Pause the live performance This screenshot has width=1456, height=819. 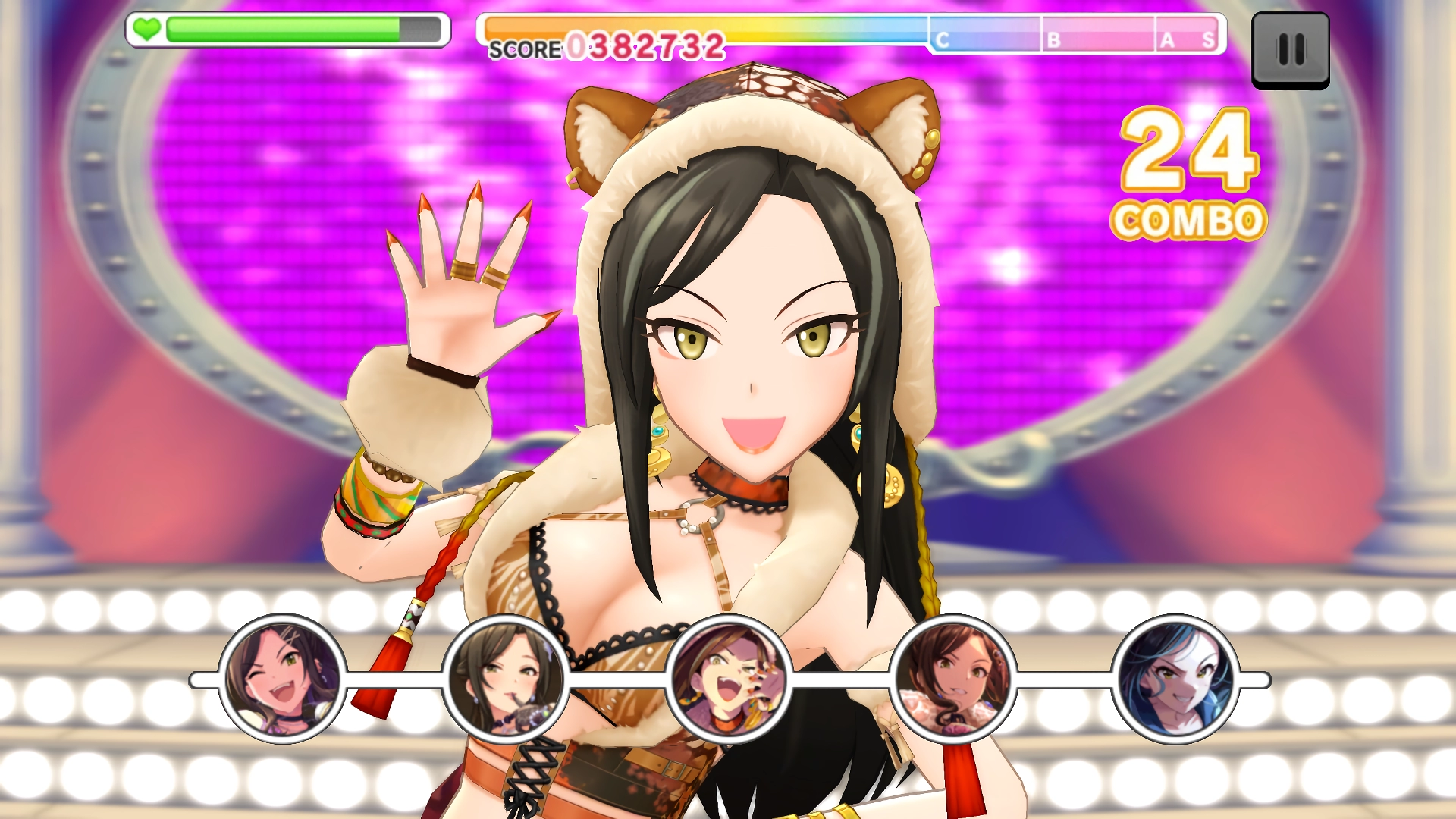click(1290, 50)
